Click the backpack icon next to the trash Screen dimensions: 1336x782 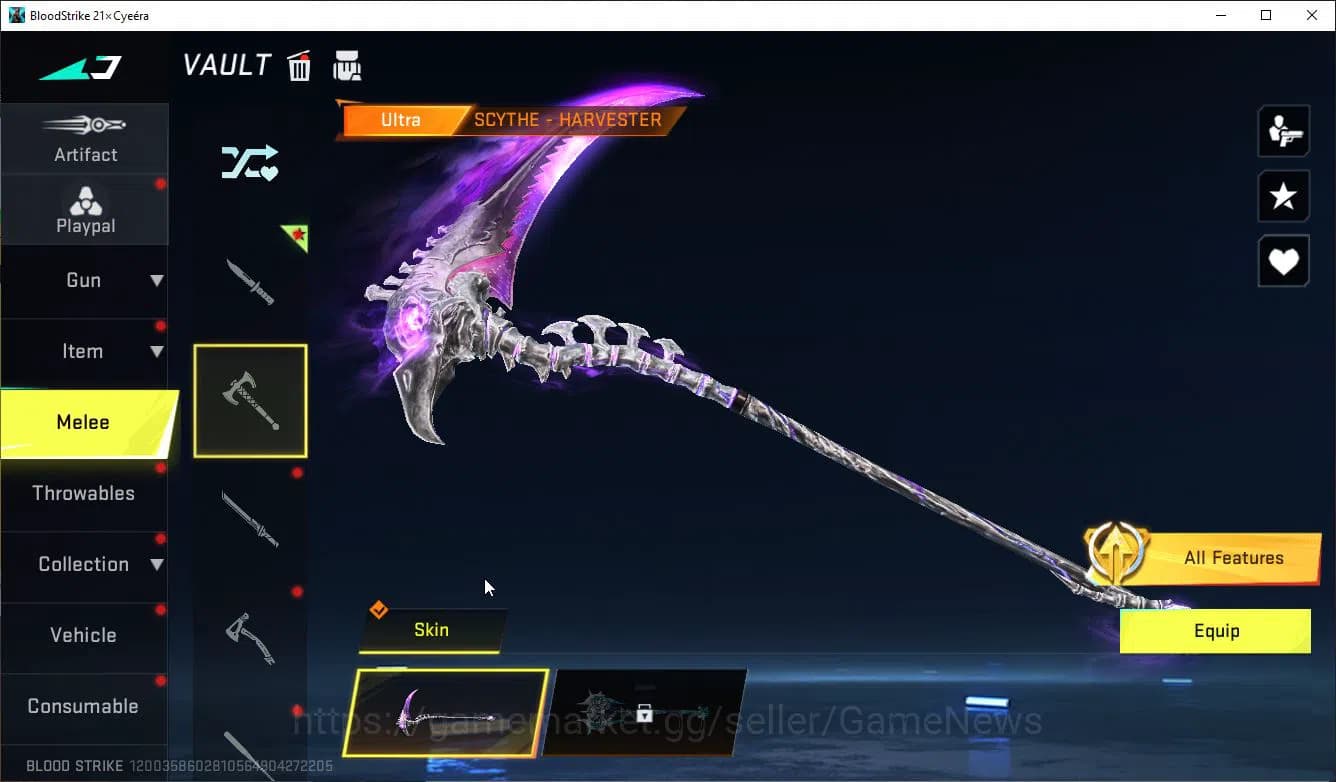point(347,65)
